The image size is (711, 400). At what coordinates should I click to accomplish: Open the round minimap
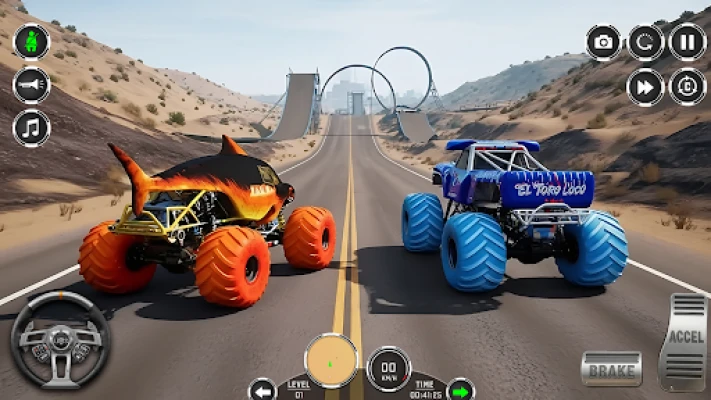[x=330, y=360]
